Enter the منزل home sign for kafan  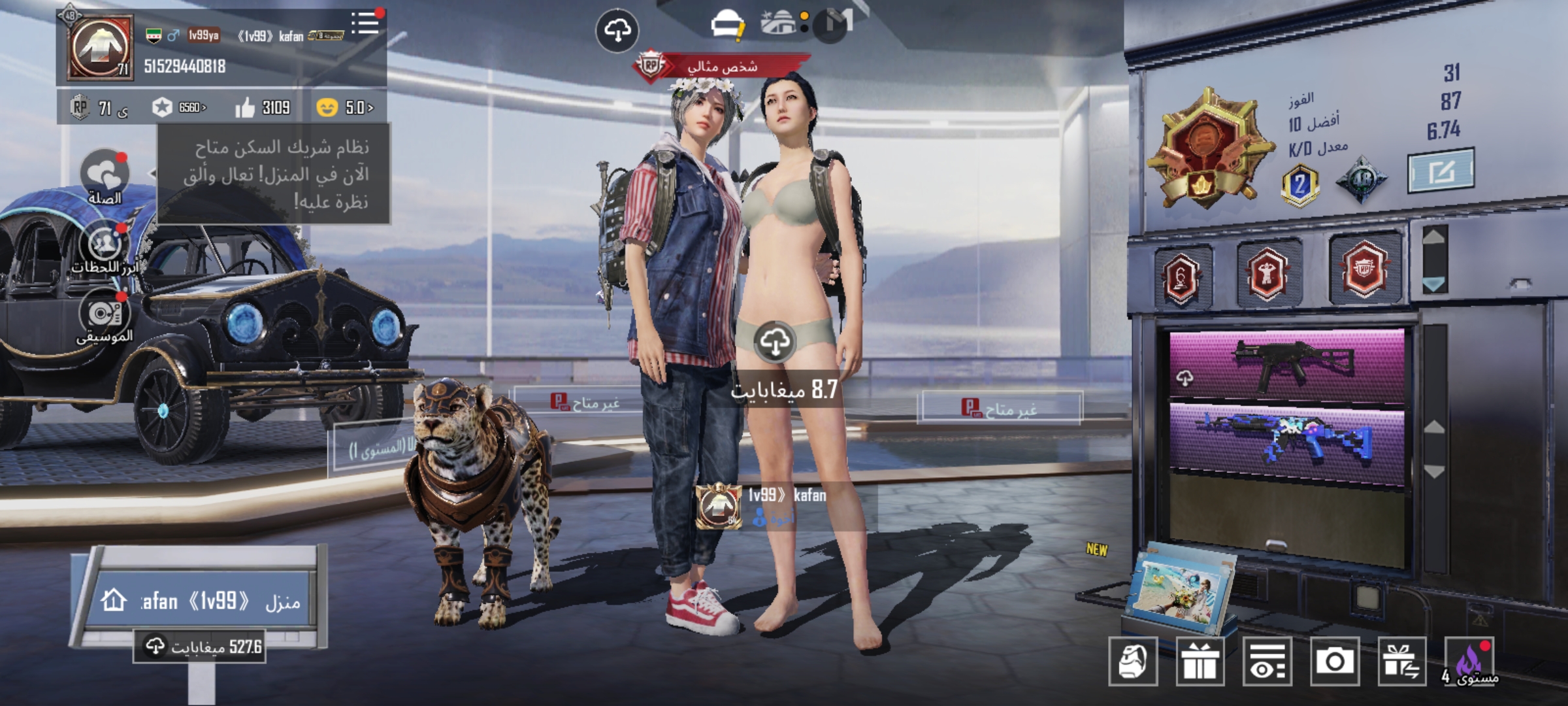(203, 601)
